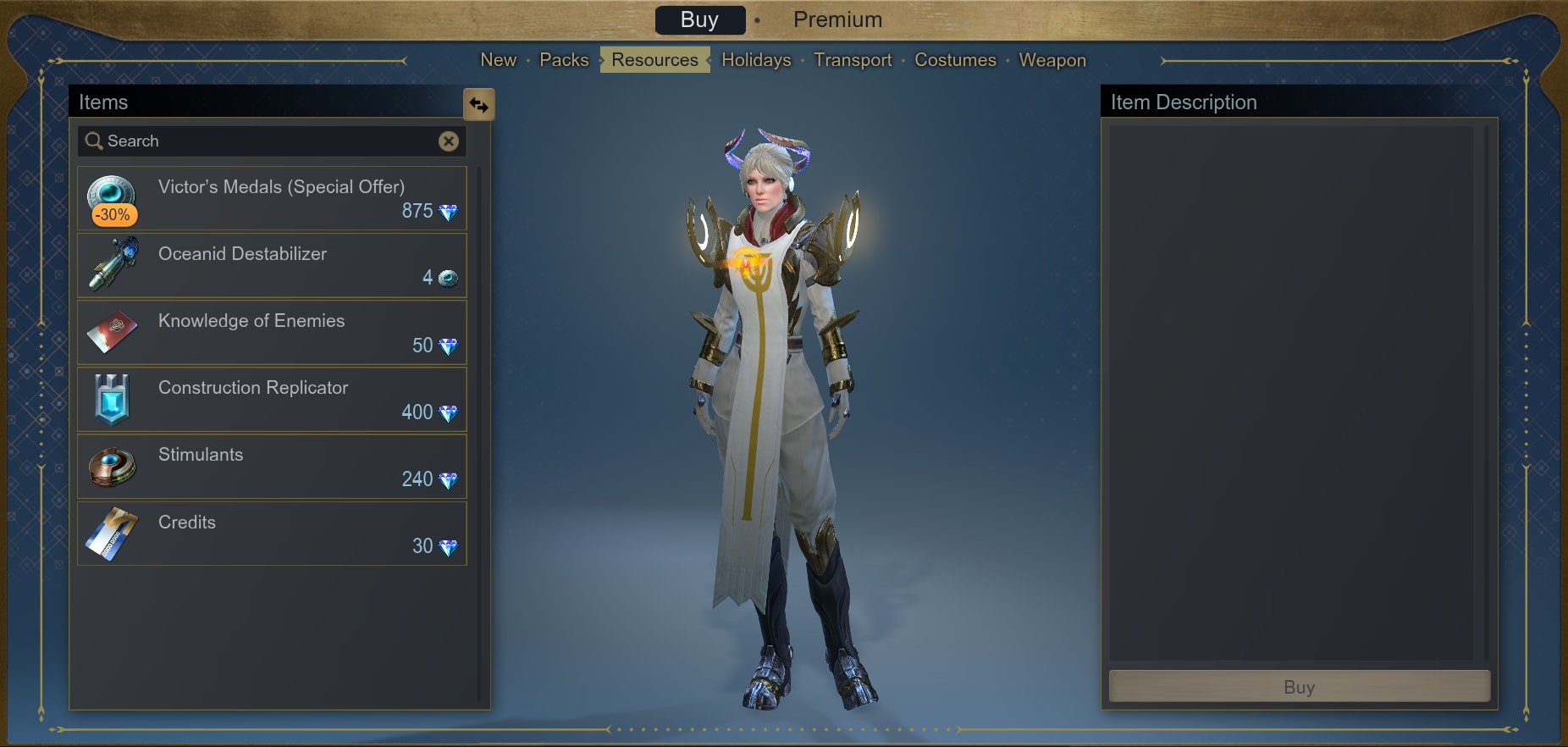
Task: Click the swap arrows icon beside Items panel
Action: pyautogui.click(x=479, y=105)
